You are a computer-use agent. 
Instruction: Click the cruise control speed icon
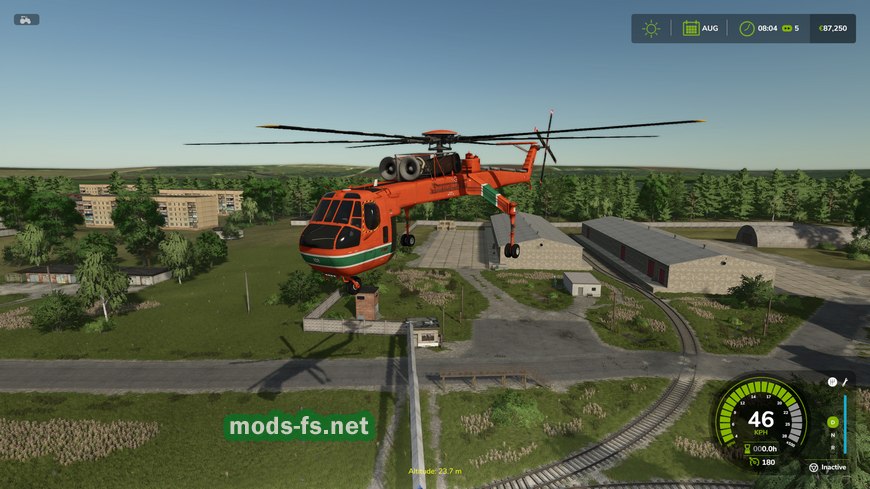coord(753,462)
